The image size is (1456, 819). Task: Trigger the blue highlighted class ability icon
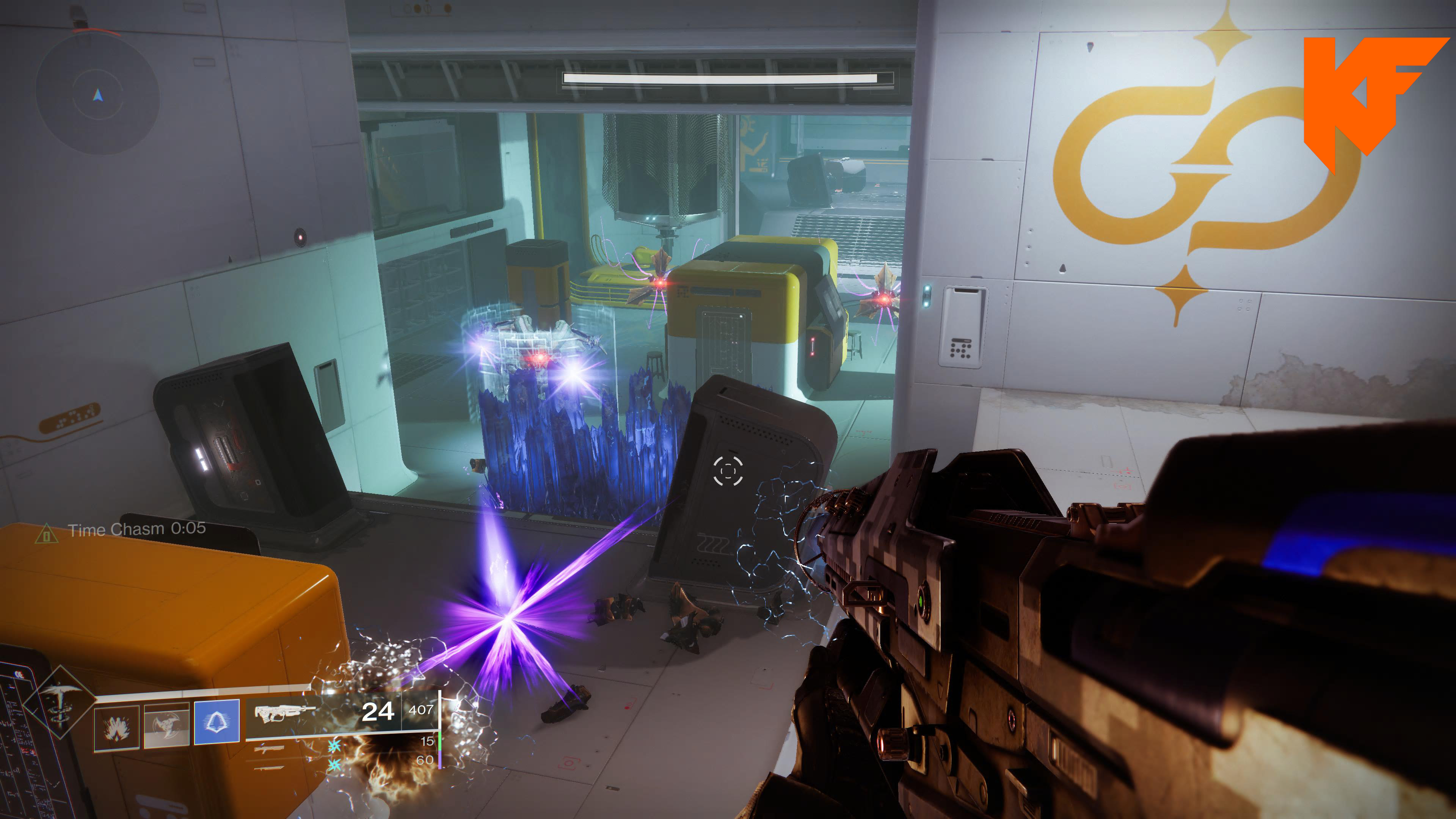point(217,722)
